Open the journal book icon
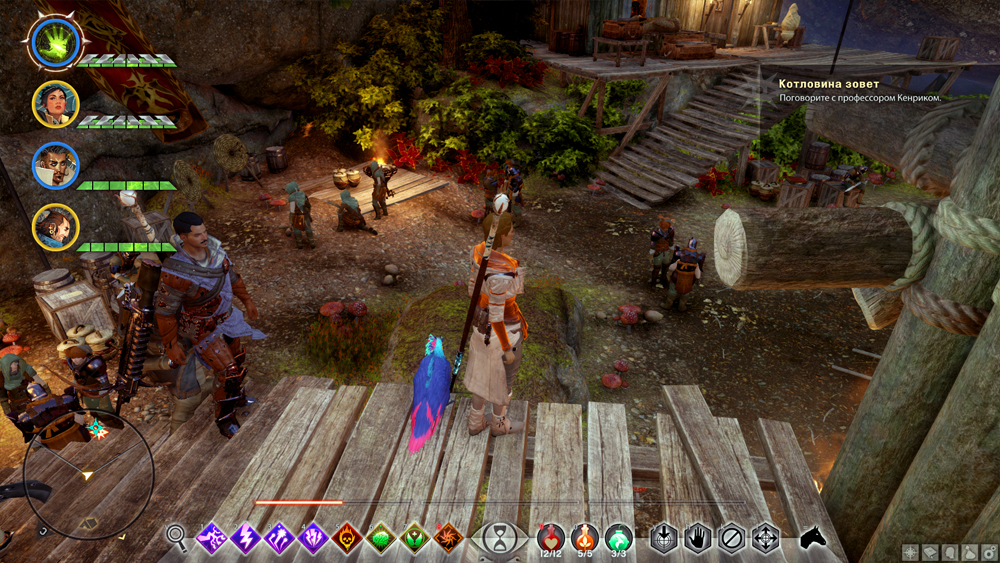 pyautogui.click(x=929, y=552)
